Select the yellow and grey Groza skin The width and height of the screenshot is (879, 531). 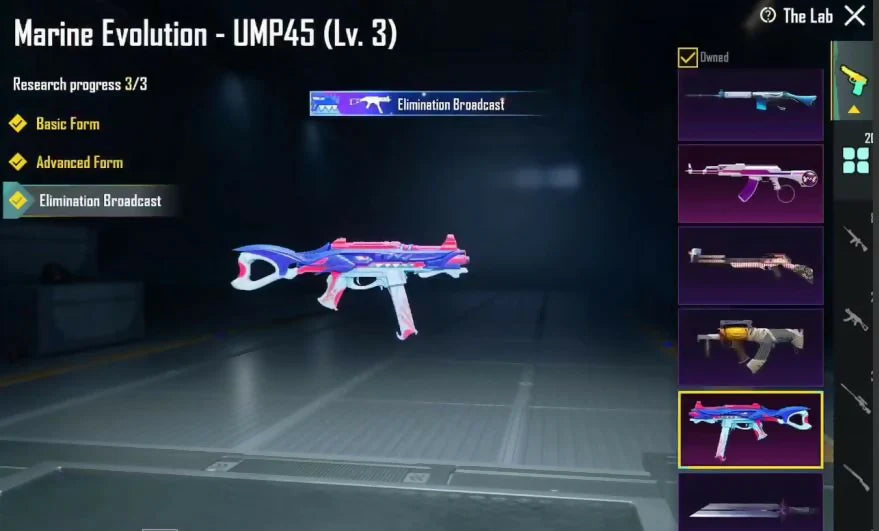coord(750,347)
